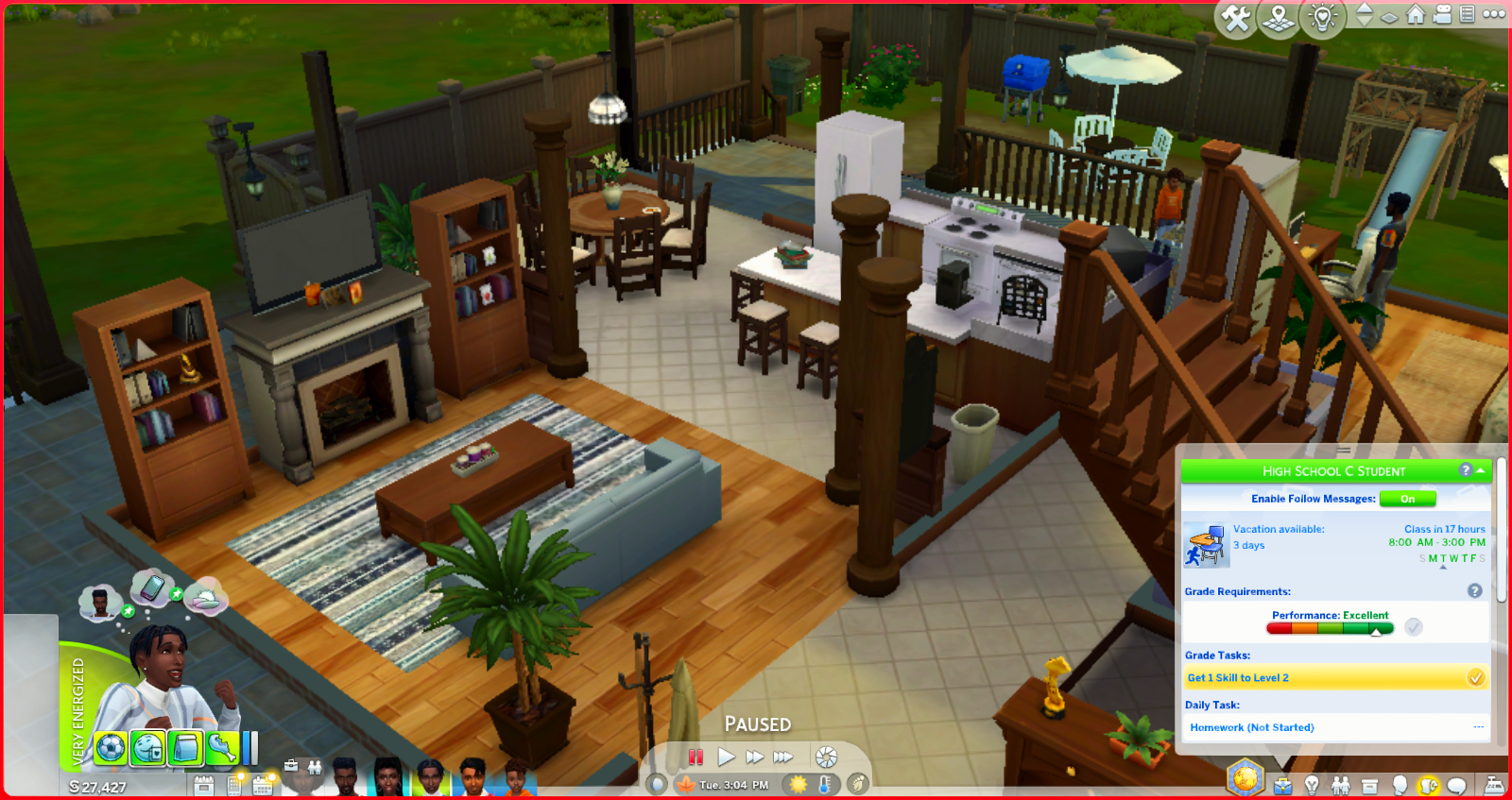Click the Grade Requirements help question mark
The image size is (1512, 800).
[1475, 590]
